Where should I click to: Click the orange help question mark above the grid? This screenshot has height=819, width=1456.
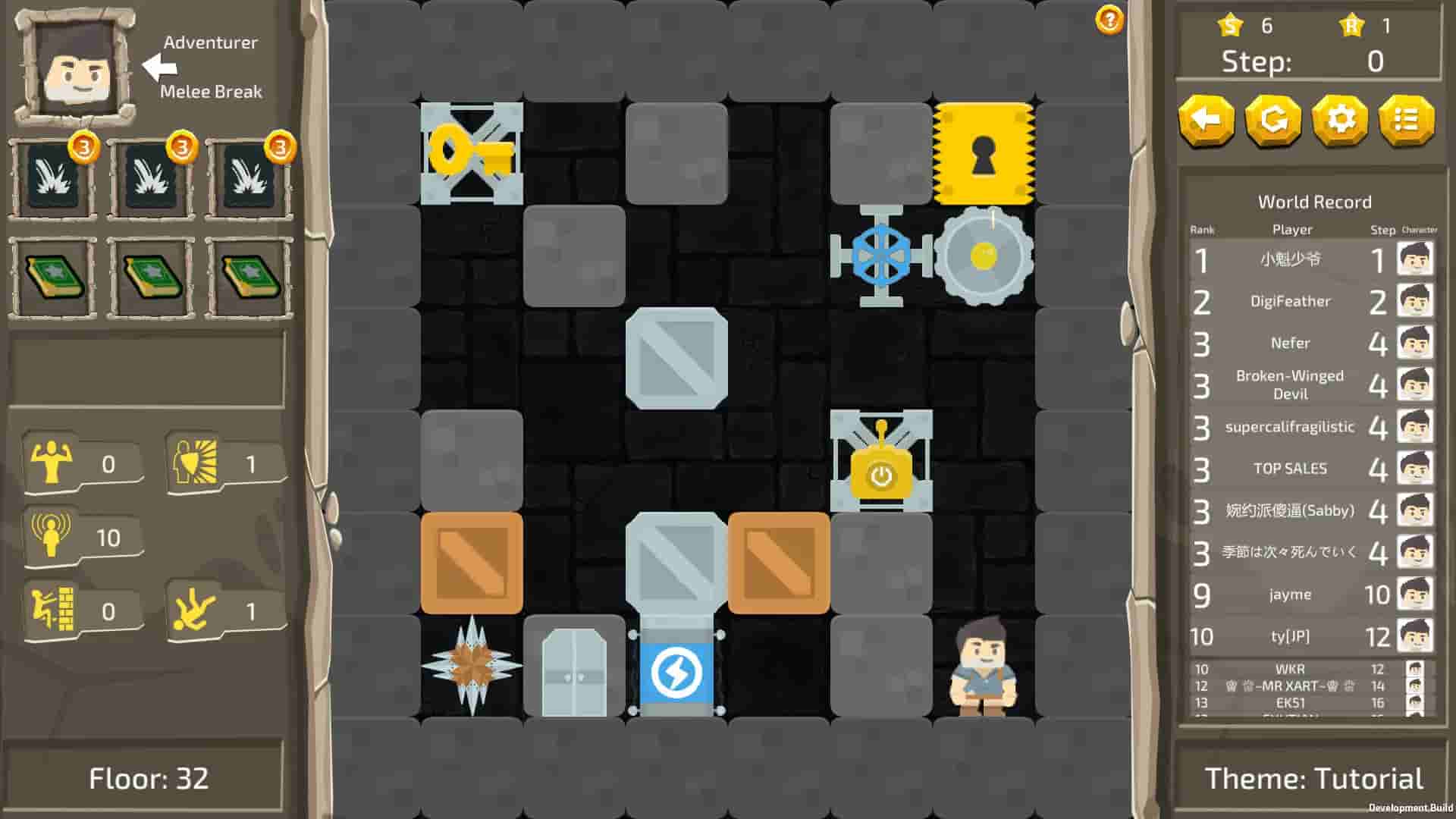1108,20
